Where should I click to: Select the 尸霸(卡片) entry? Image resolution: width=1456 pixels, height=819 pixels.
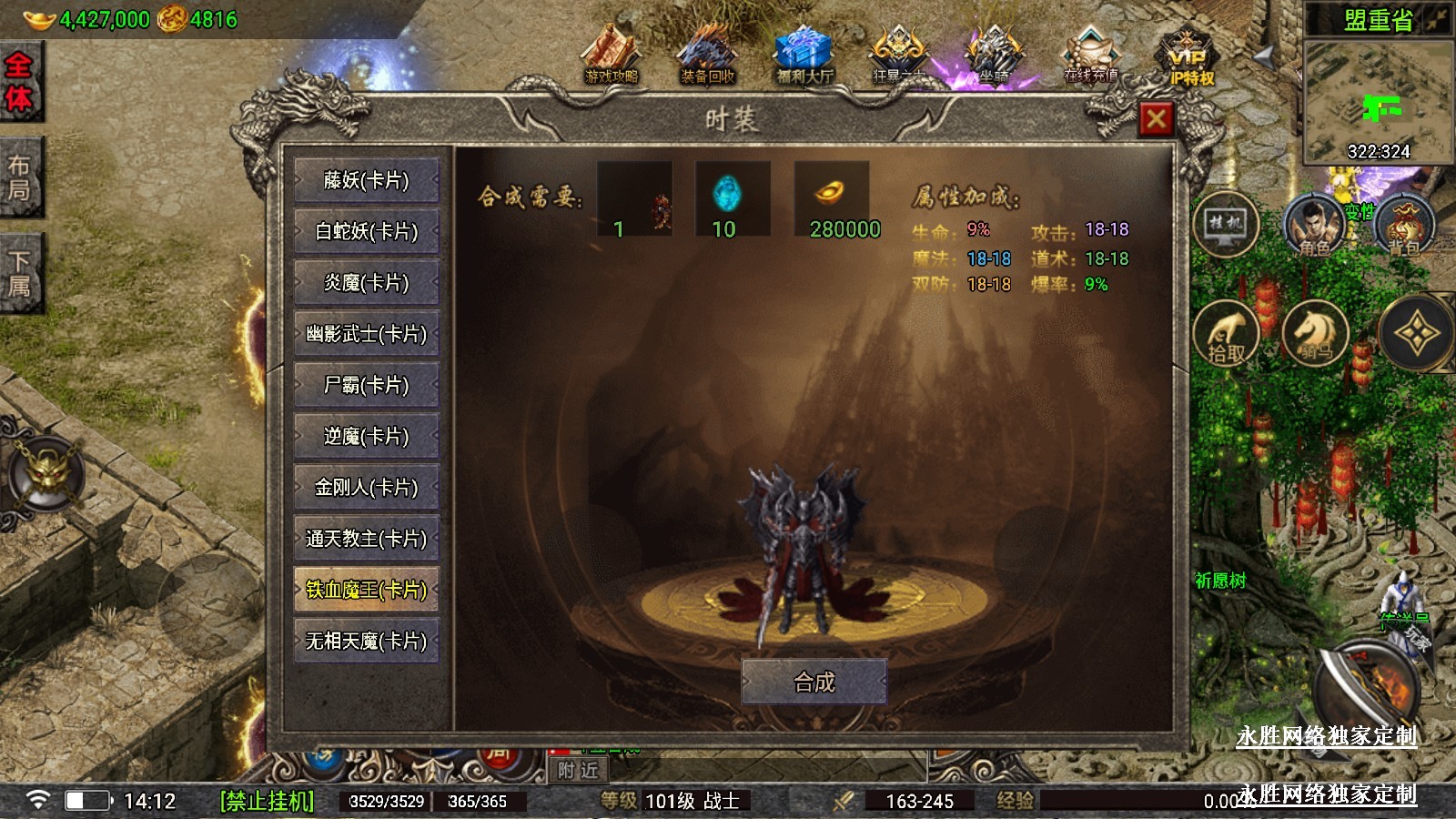click(x=367, y=385)
